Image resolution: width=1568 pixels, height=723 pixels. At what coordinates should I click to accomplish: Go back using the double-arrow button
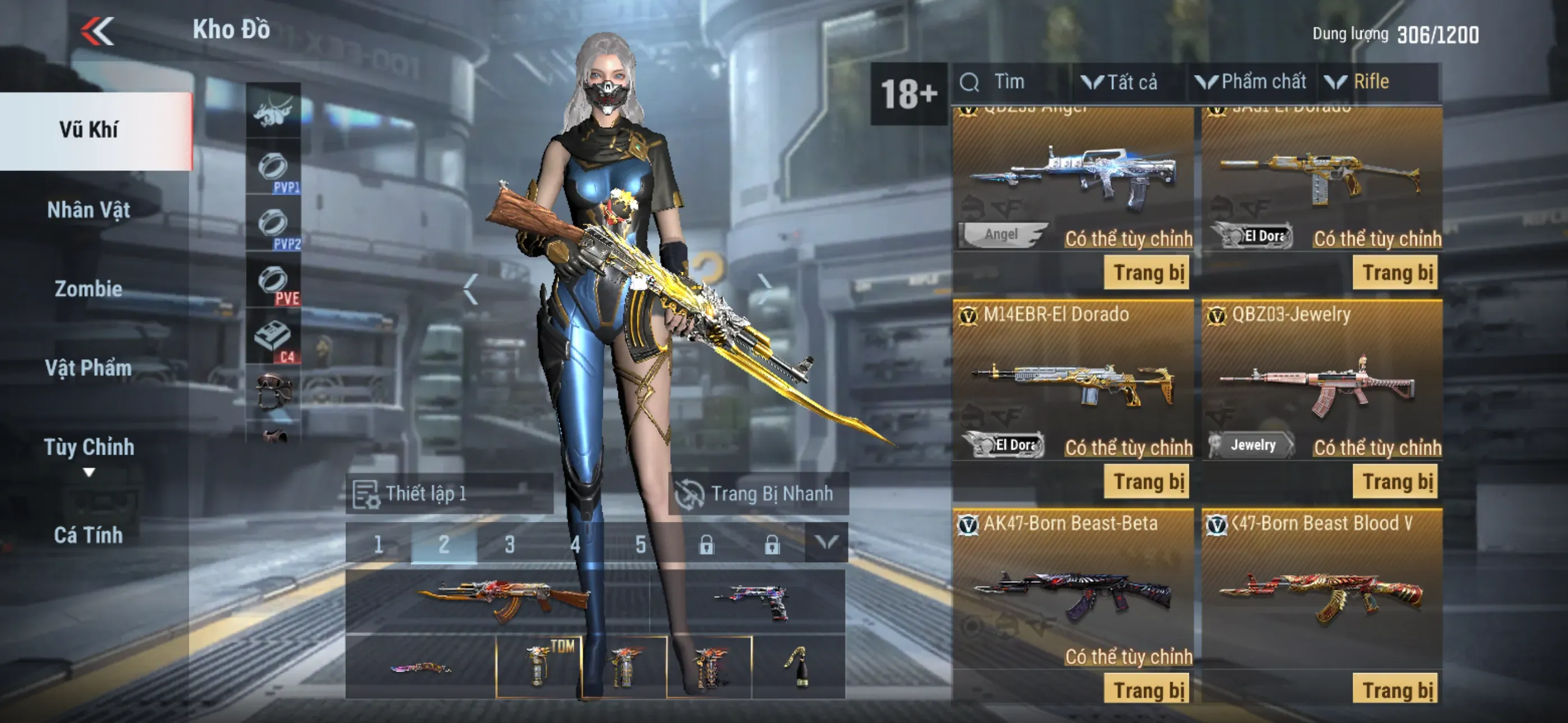[x=98, y=30]
